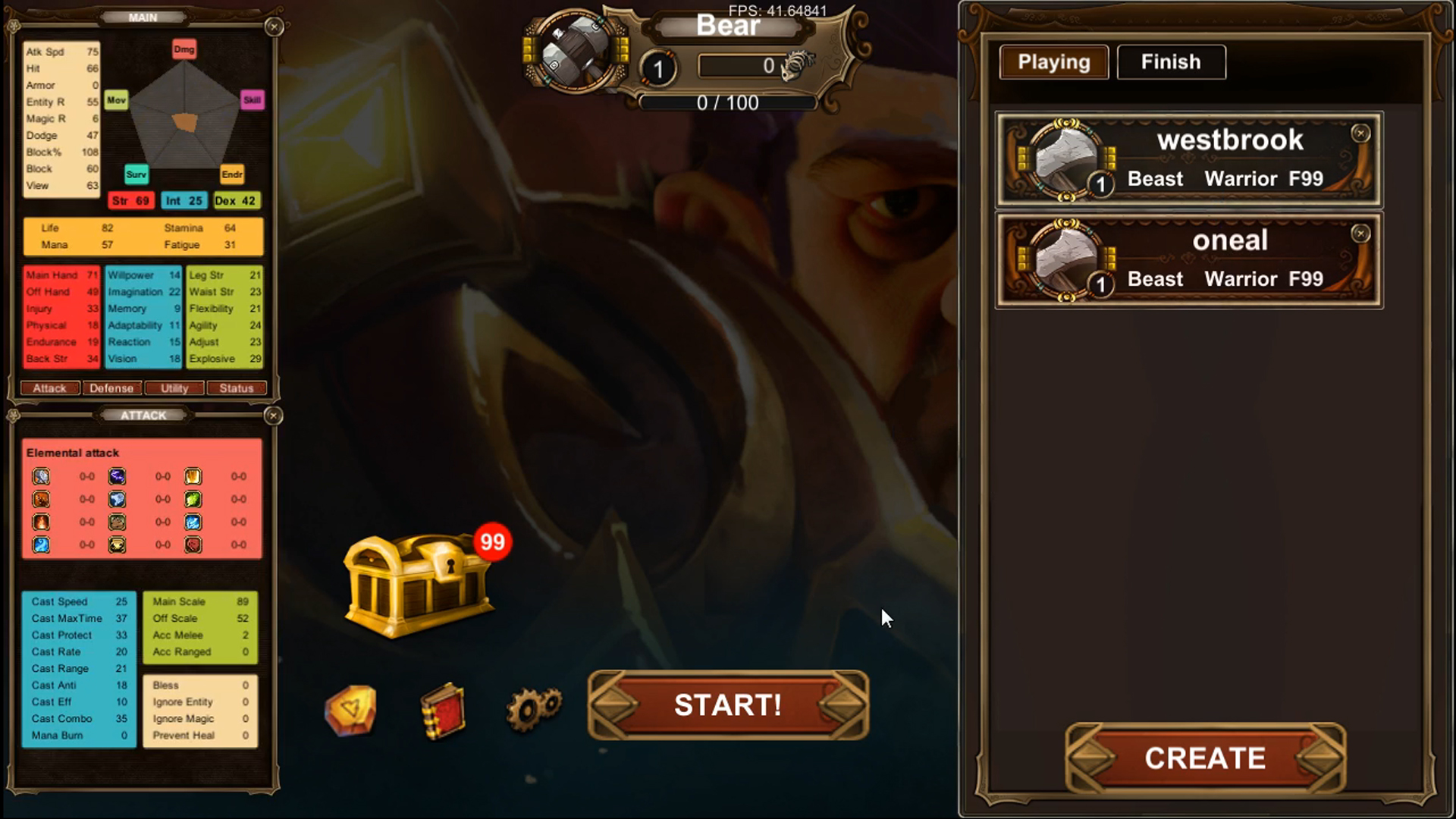This screenshot has width=1456, height=819.
Task: Click the START! button
Action: [728, 705]
